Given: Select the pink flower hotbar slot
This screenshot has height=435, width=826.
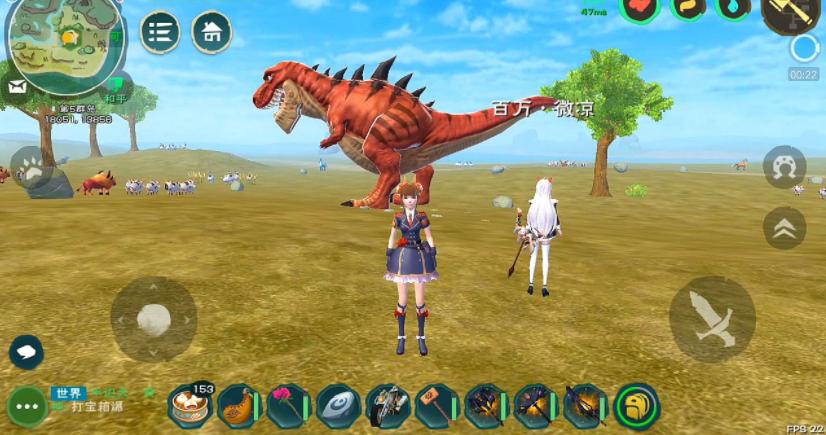Looking at the screenshot, I should (x=288, y=406).
